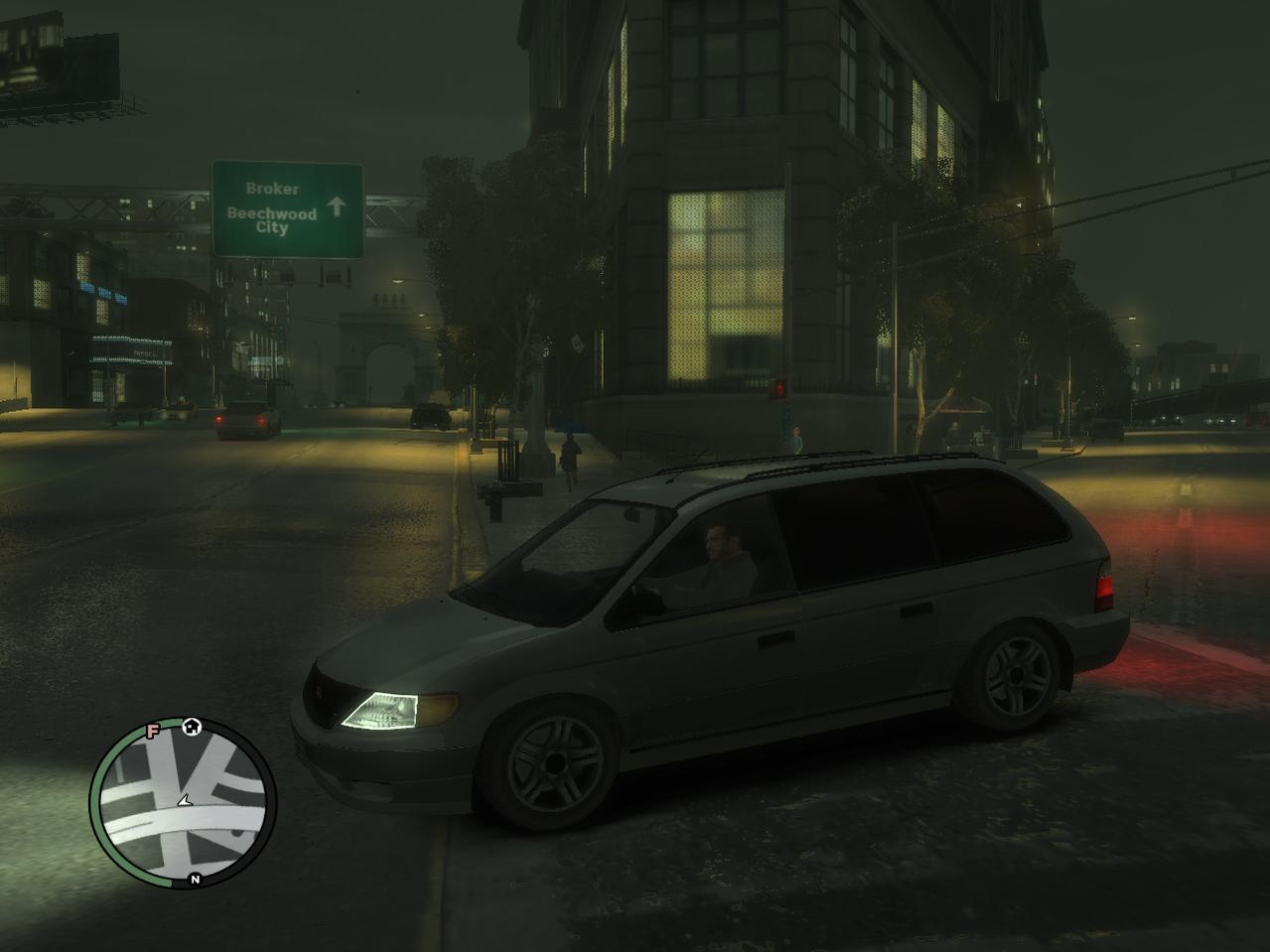Select the white player arrow on the radar
This screenshot has height=952, width=1270.
[184, 800]
